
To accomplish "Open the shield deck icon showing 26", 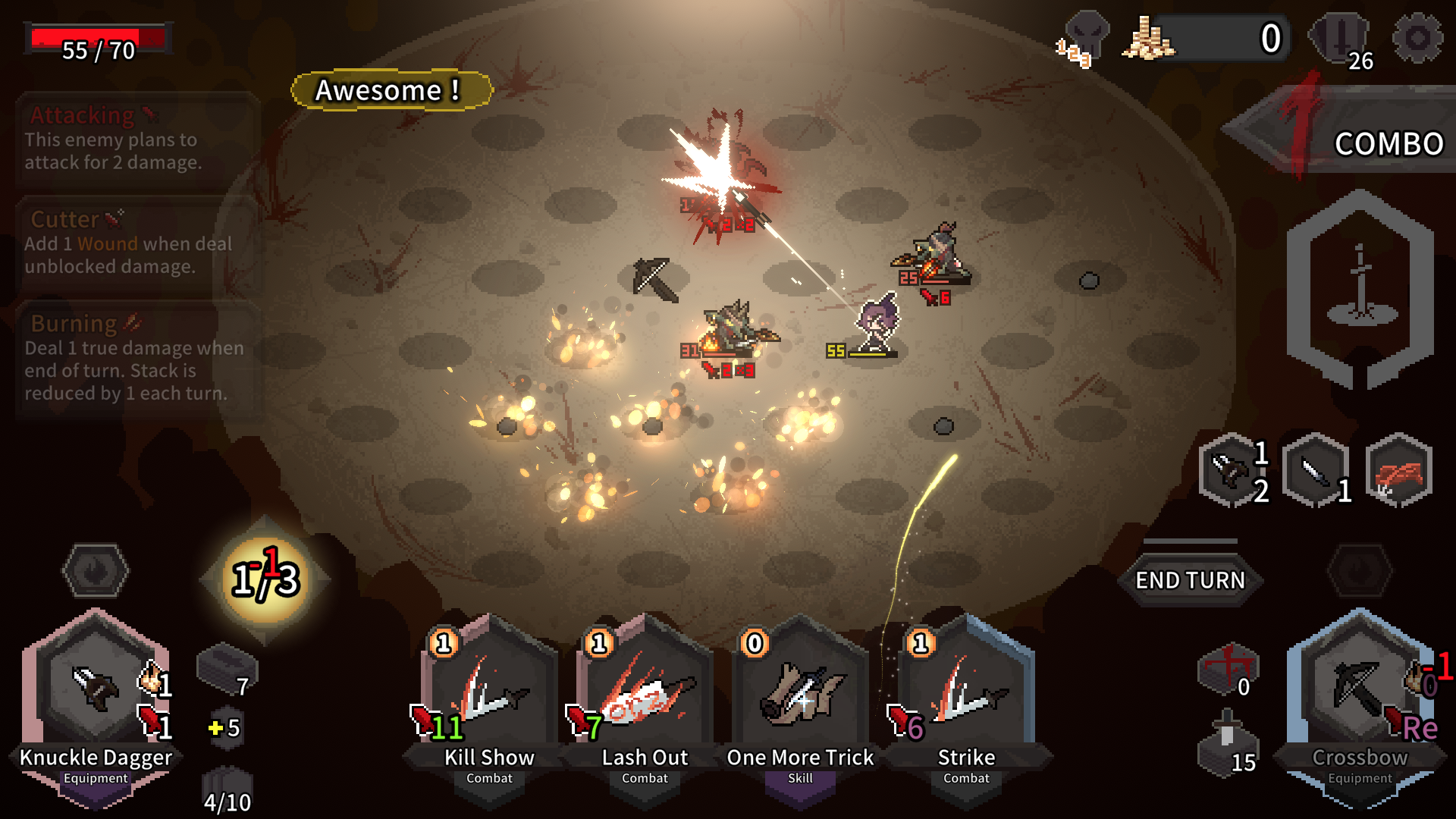I will (x=1341, y=39).
